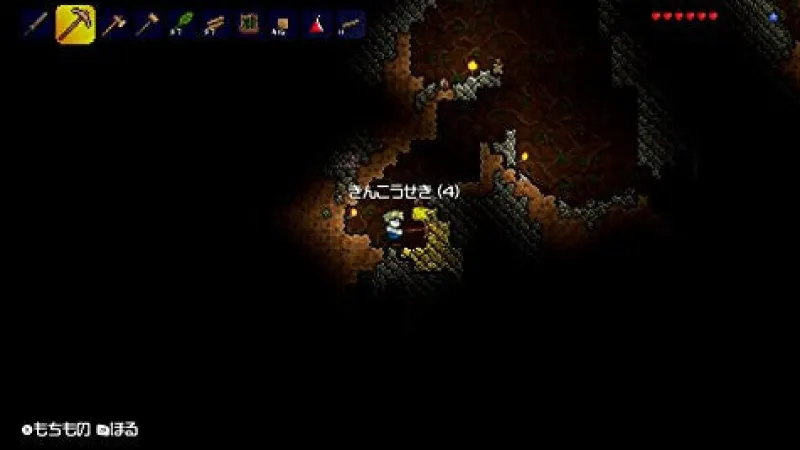Select the green framed item slot

coord(249,24)
